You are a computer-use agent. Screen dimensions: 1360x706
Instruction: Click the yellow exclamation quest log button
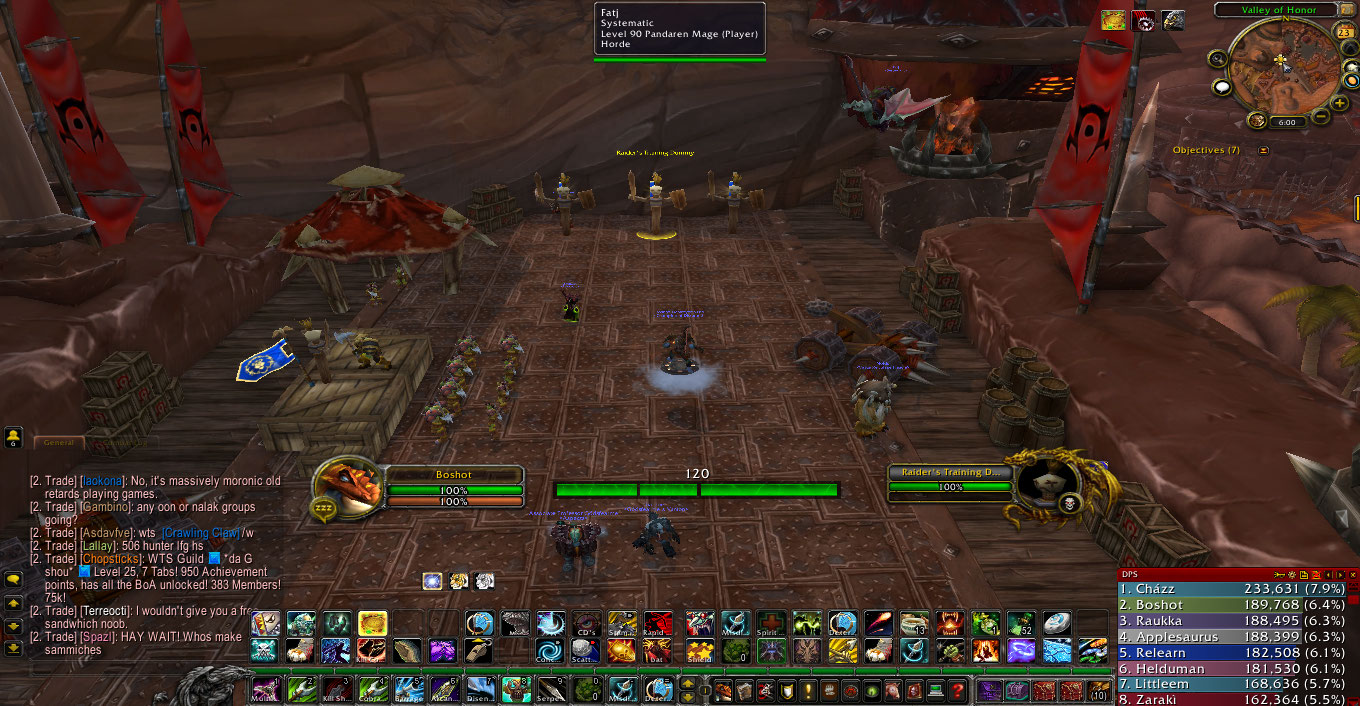point(807,690)
